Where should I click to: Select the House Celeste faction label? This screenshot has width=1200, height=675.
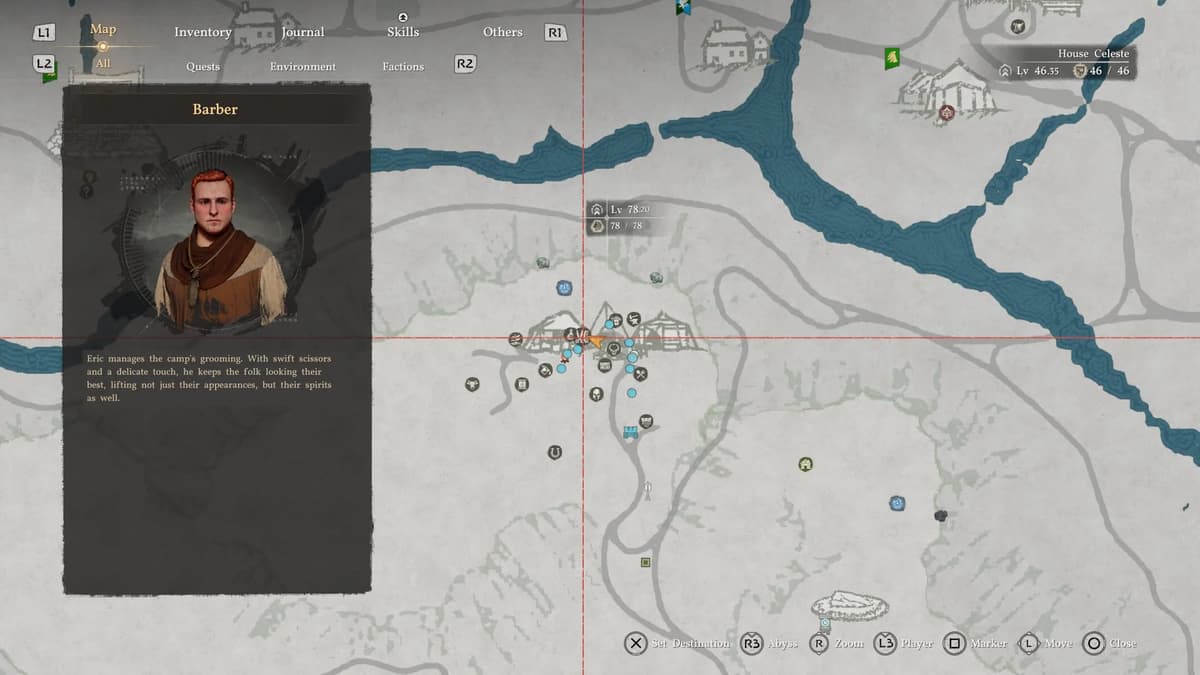click(1093, 54)
